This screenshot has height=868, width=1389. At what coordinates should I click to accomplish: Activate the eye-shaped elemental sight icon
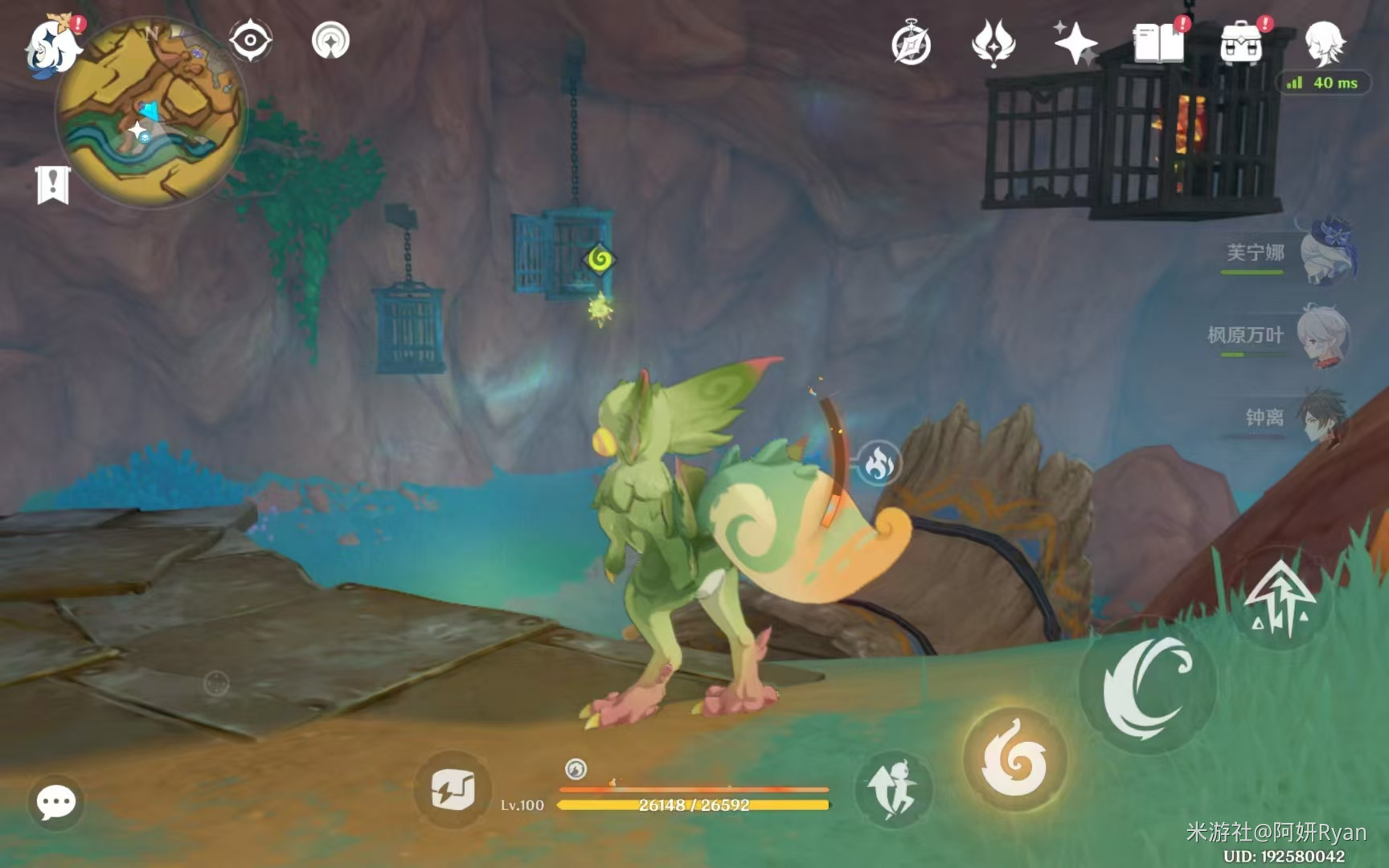250,40
